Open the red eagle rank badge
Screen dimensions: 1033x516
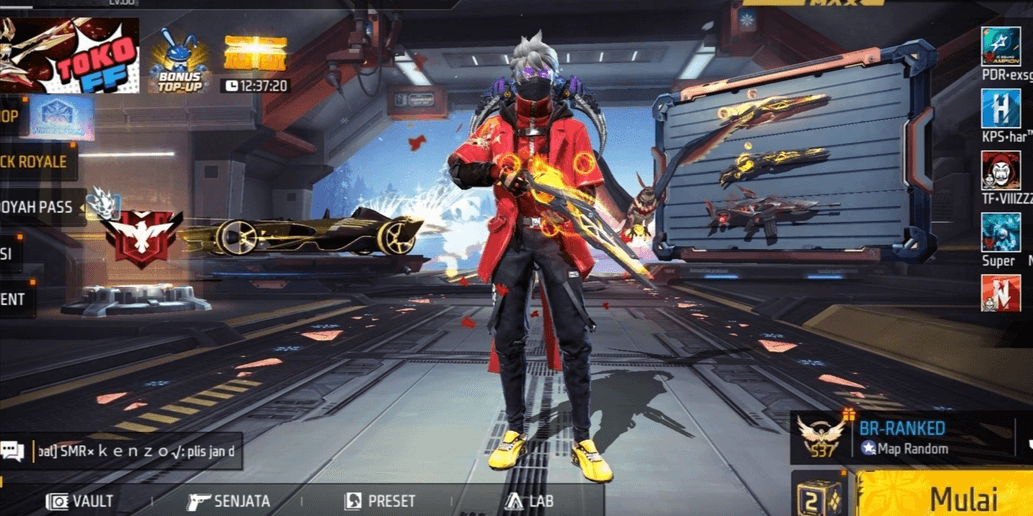[x=142, y=237]
